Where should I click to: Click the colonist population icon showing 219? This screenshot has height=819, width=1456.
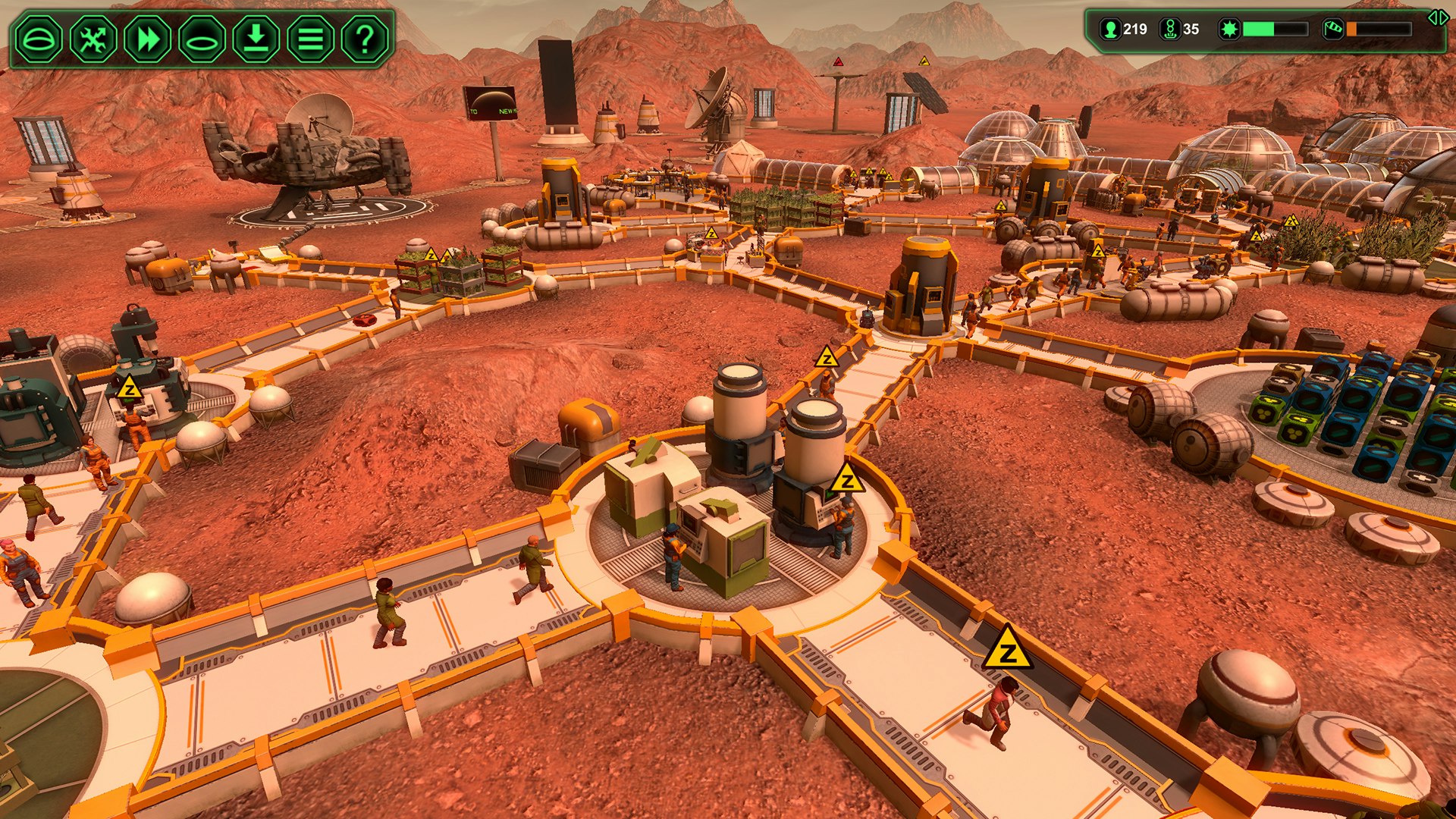coord(1110,29)
